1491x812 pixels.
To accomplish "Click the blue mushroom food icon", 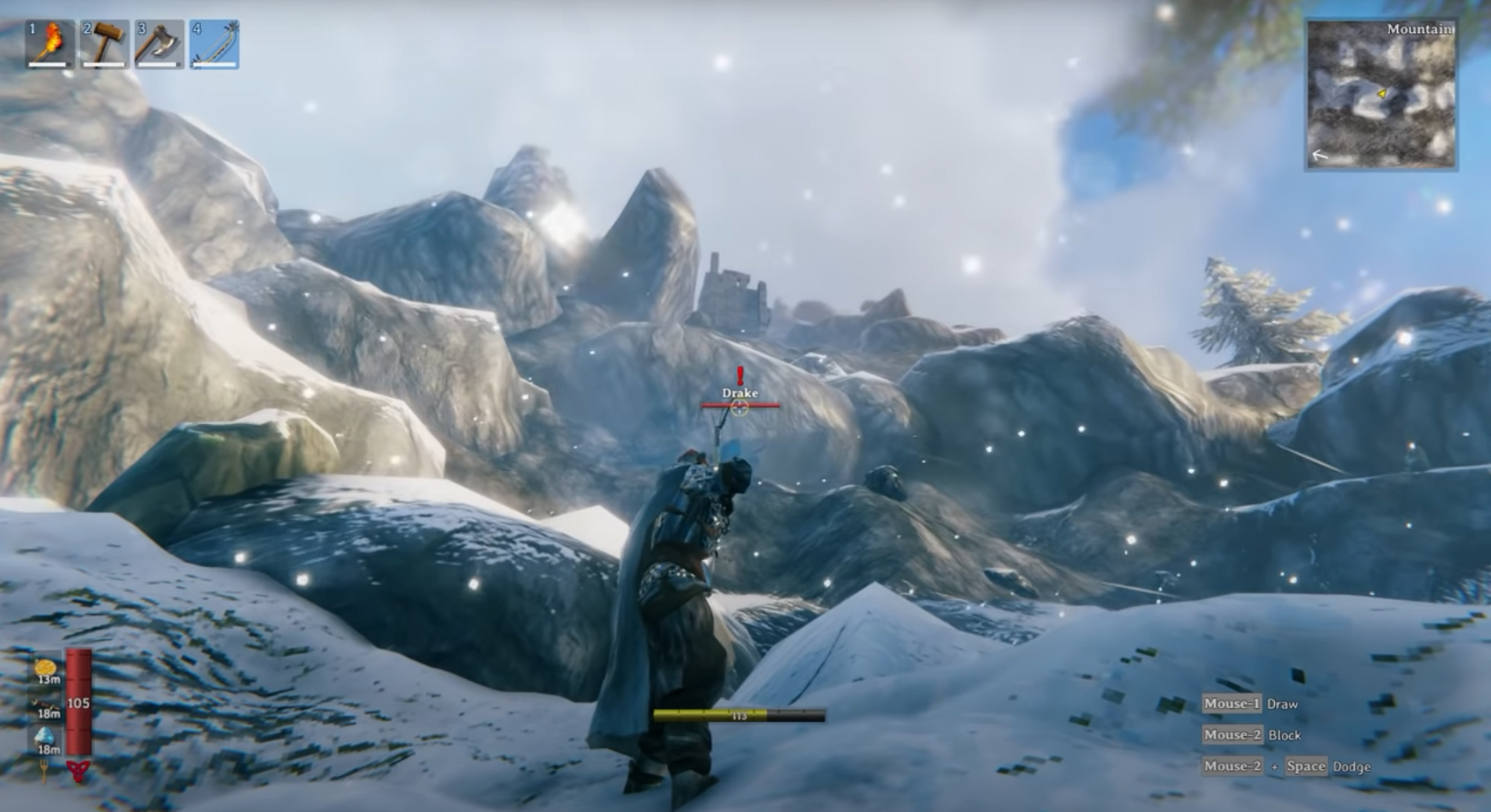I will 45,736.
